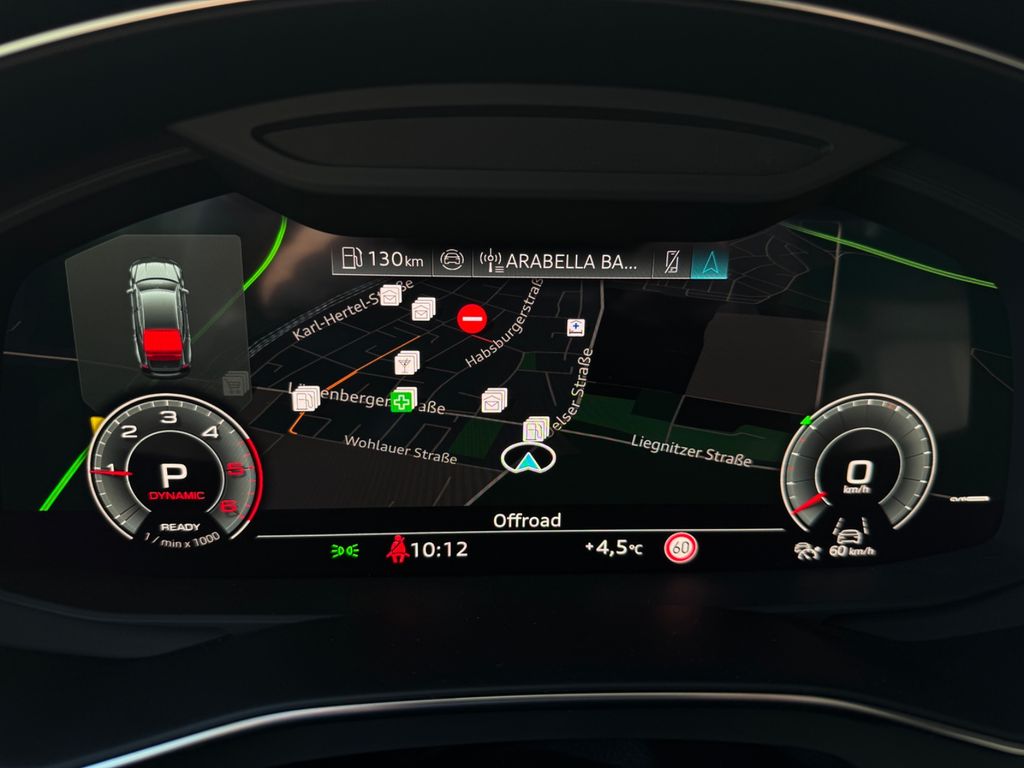
Task: Select the highlighted navigation arrow tab
Action: coord(709,262)
